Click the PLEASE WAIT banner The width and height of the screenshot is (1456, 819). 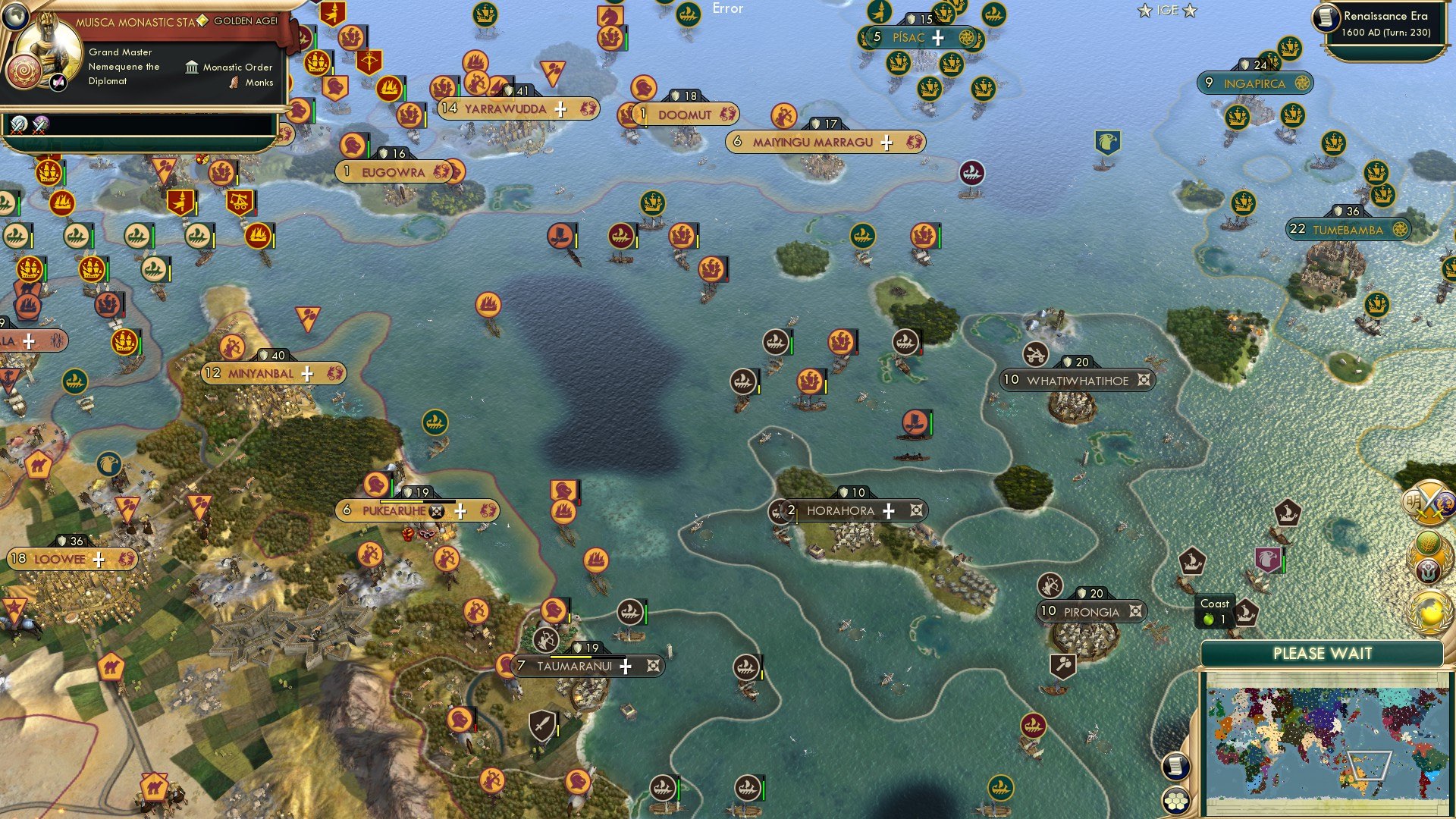(1323, 653)
